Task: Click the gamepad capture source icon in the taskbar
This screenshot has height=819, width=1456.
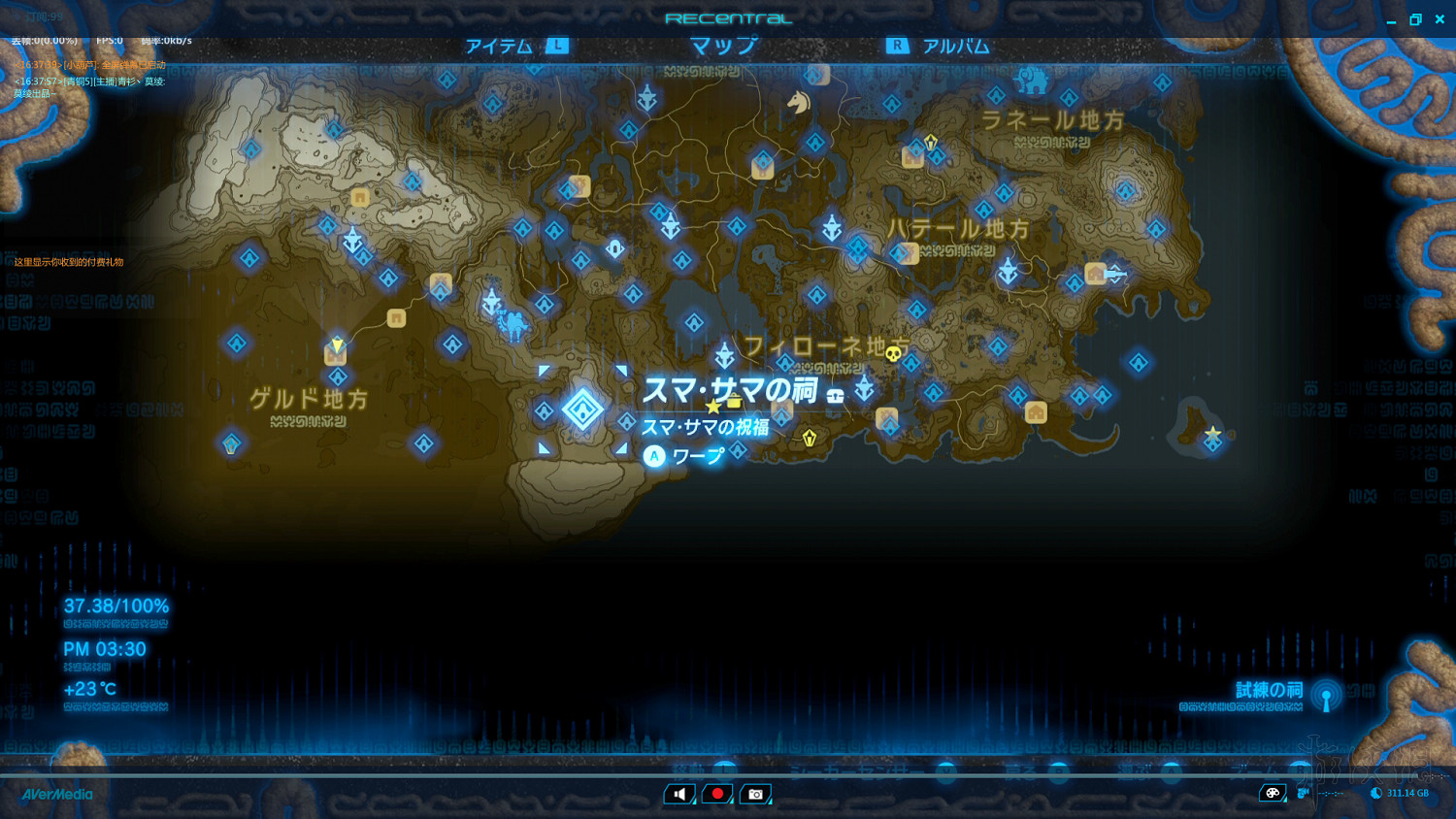Action: pyautogui.click(x=1273, y=793)
